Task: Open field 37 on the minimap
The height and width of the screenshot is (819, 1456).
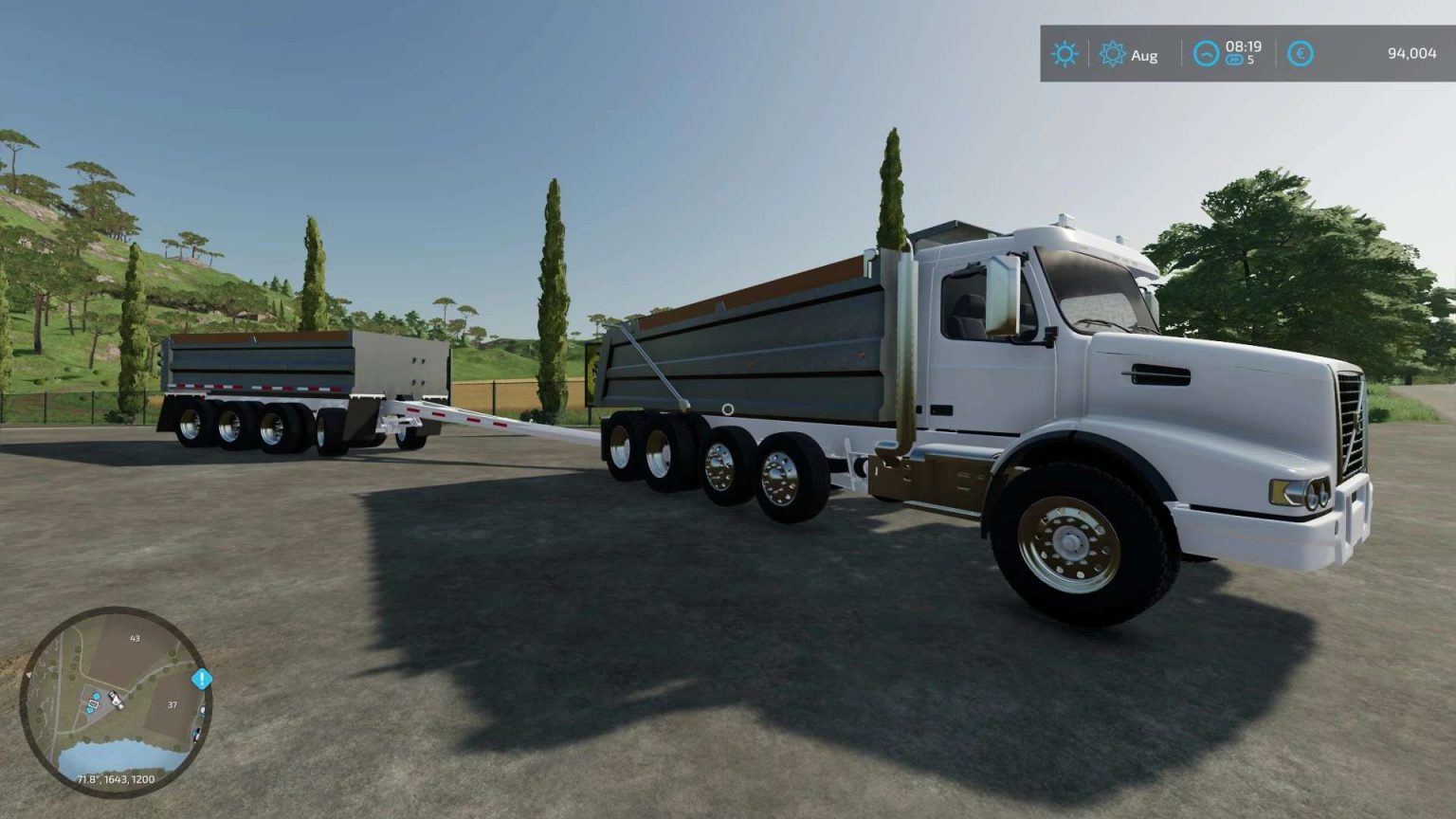Action: pyautogui.click(x=173, y=705)
